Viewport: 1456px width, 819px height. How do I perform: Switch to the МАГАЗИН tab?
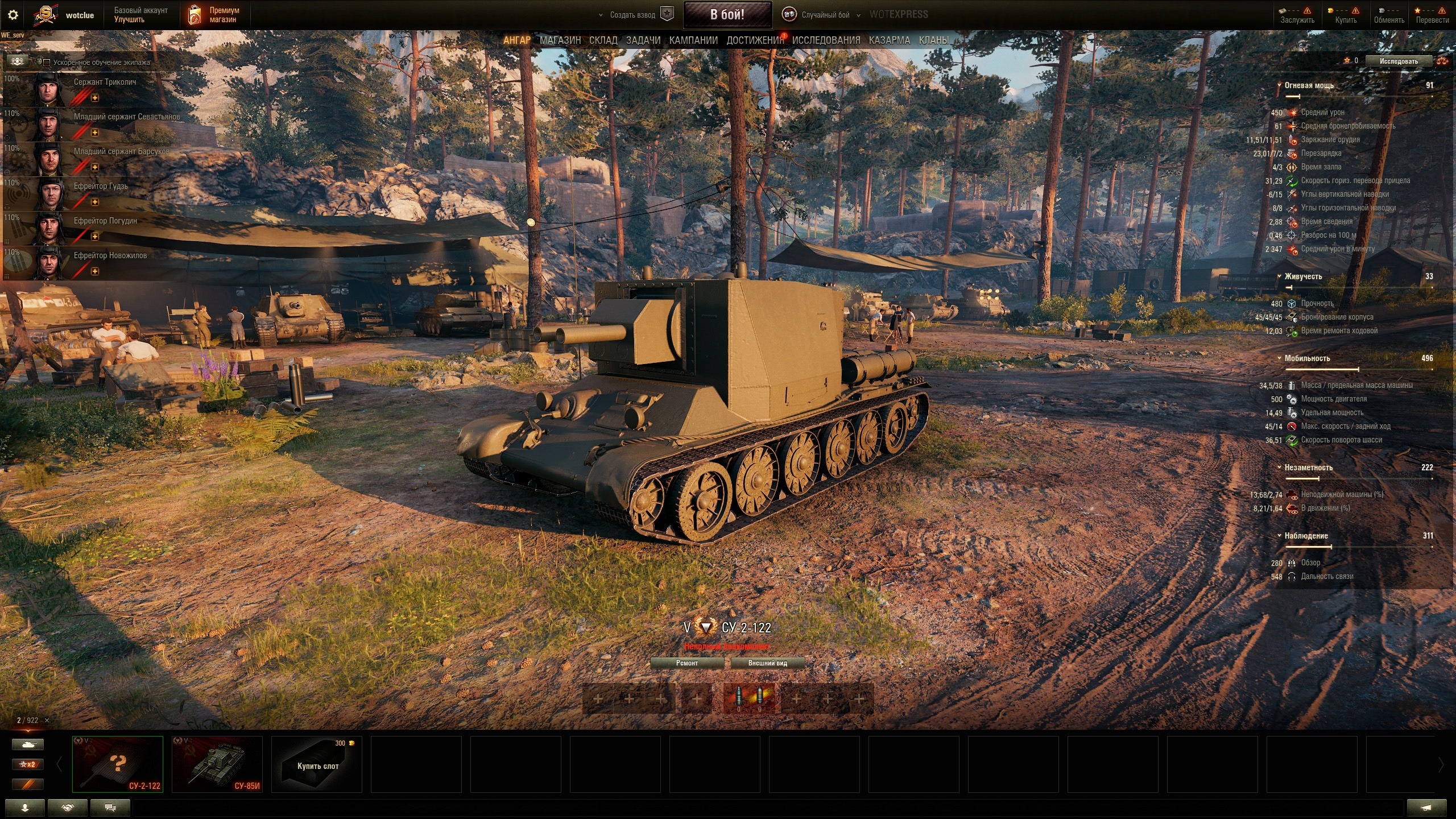pyautogui.click(x=560, y=40)
